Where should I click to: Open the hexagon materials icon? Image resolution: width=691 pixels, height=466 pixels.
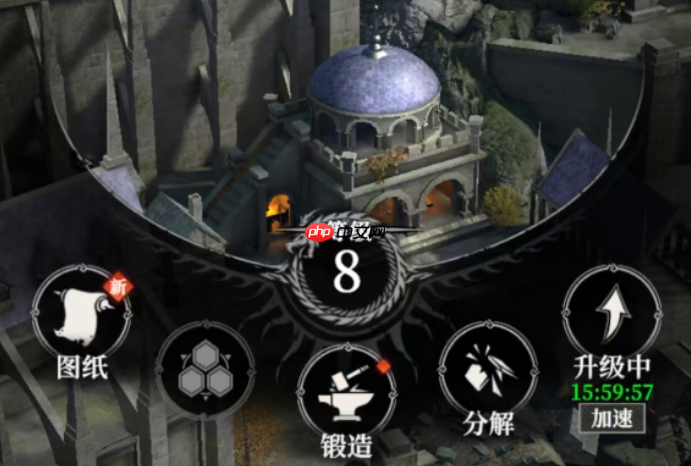point(204,369)
